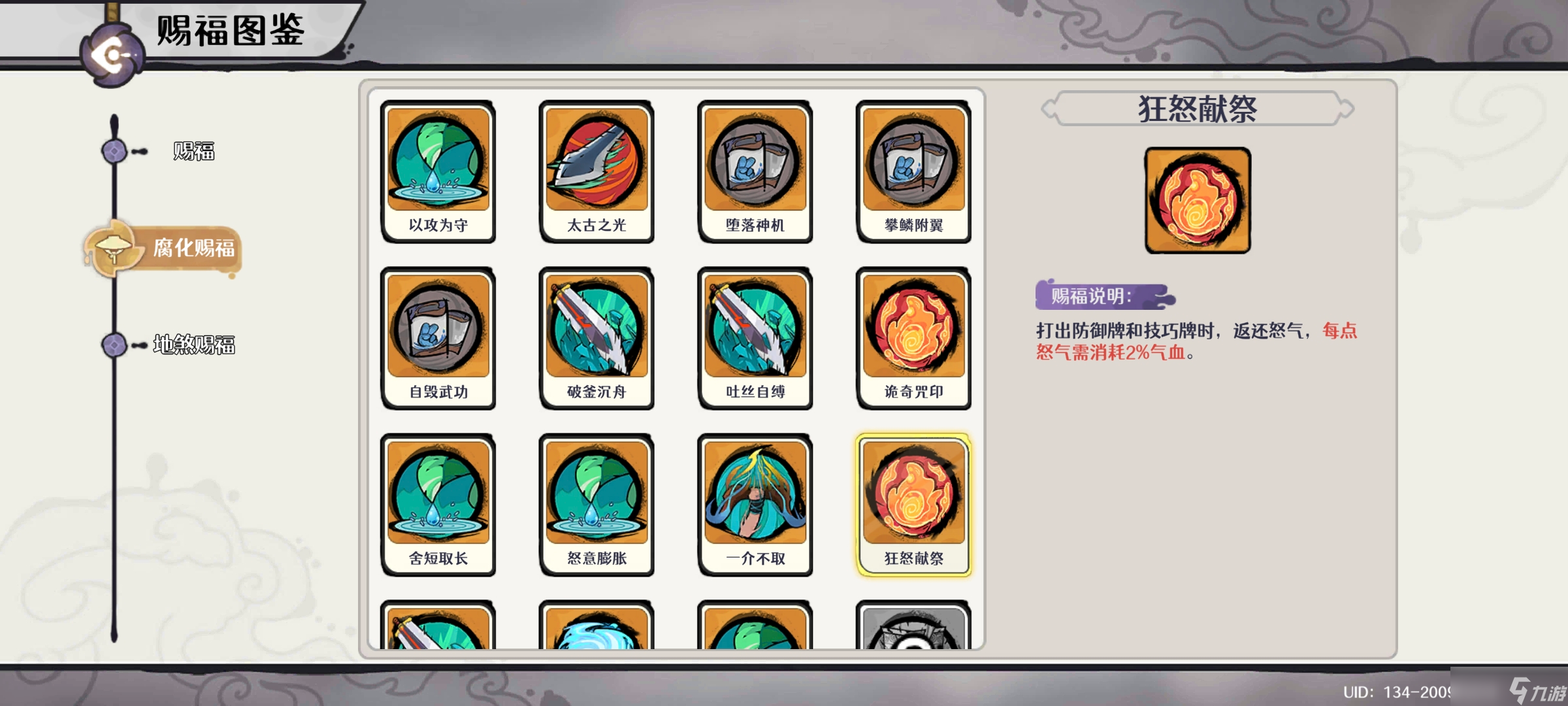1568x706 pixels.
Task: Click the 狂怒献祭 preview image in detail panel
Action: tap(1197, 201)
